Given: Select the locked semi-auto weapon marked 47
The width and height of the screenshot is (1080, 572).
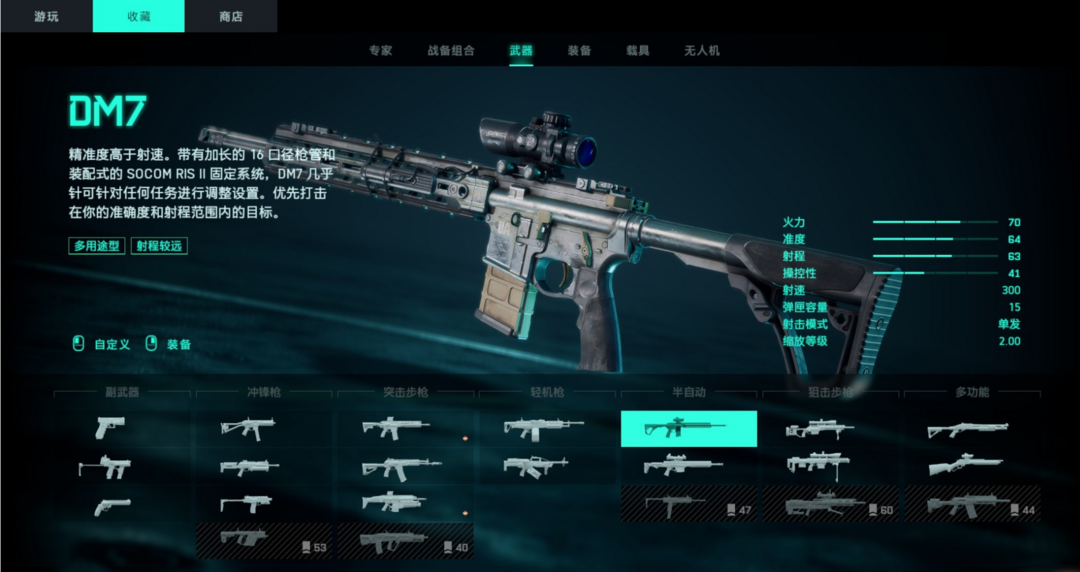Looking at the screenshot, I should 688,504.
